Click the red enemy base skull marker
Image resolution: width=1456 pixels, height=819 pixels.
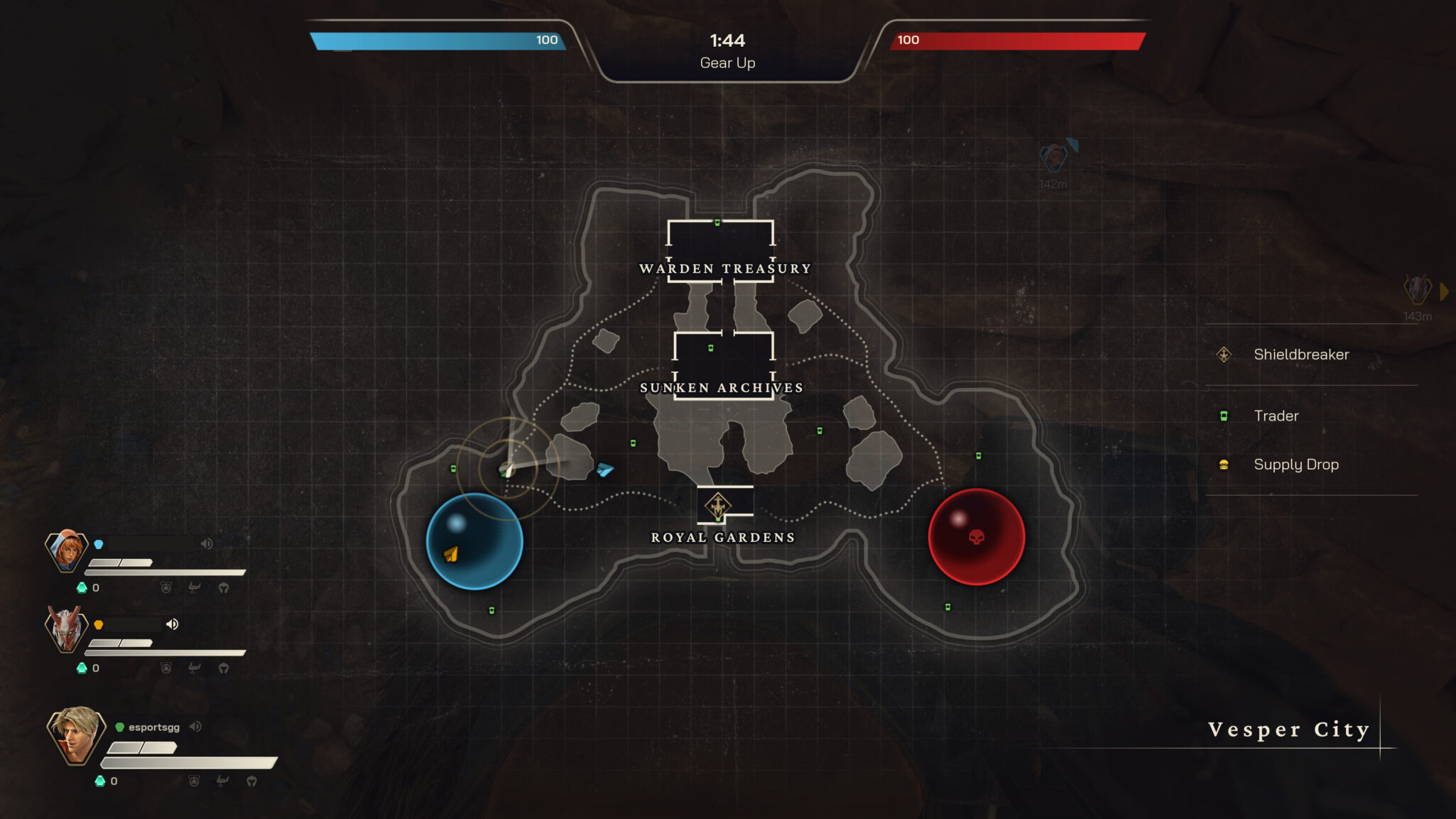pos(977,537)
